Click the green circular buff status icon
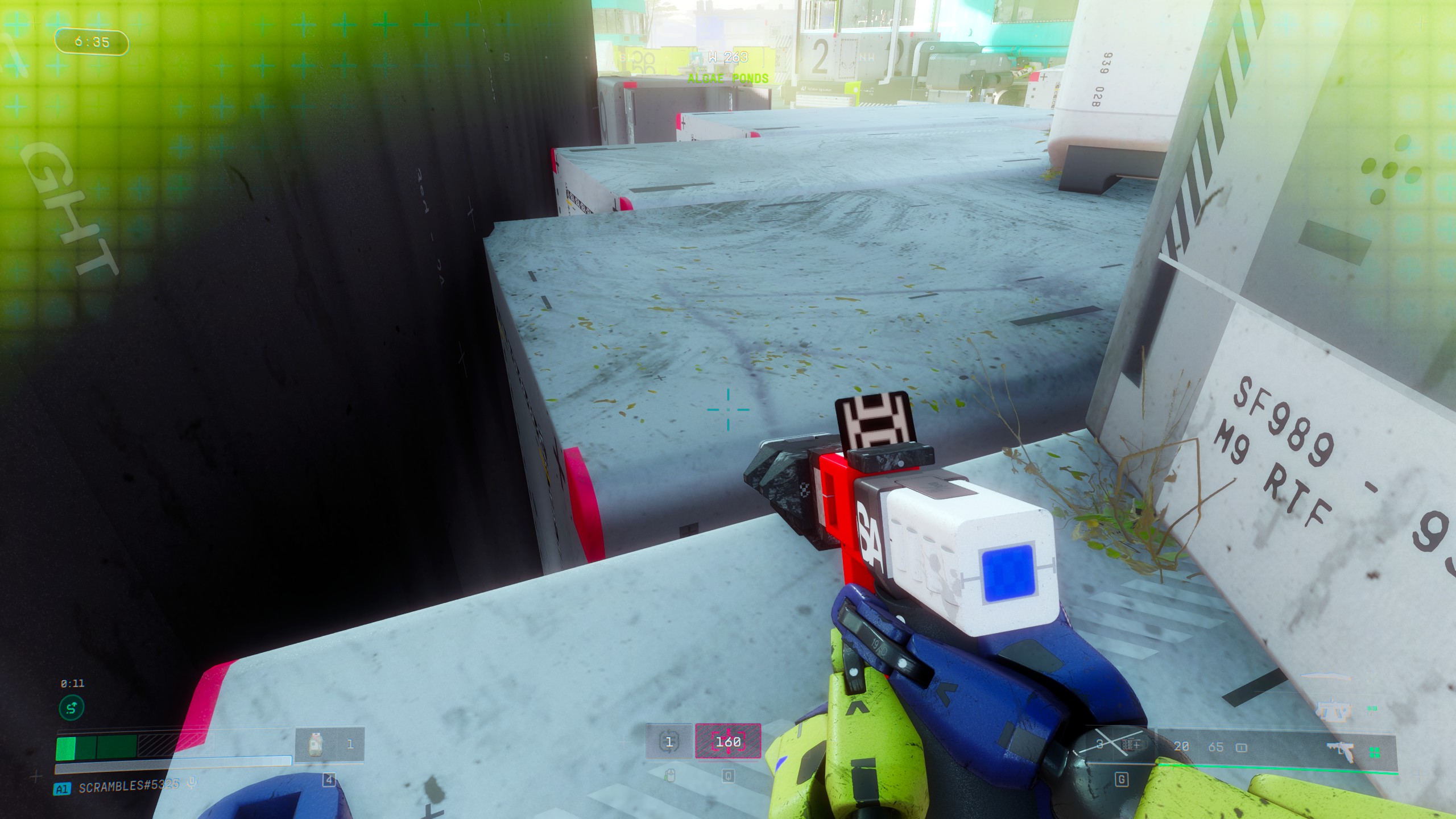The height and width of the screenshot is (819, 1456). 72,708
